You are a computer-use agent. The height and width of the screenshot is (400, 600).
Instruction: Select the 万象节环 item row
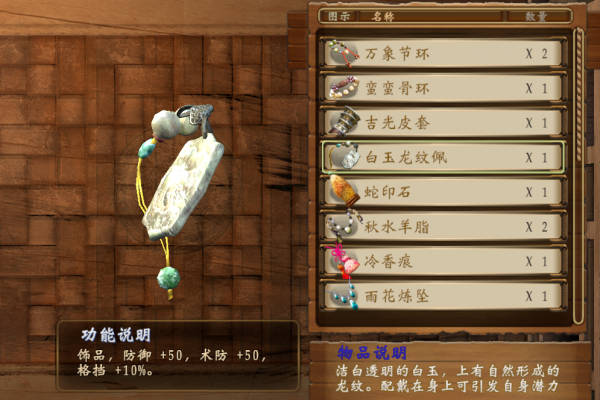click(442, 53)
